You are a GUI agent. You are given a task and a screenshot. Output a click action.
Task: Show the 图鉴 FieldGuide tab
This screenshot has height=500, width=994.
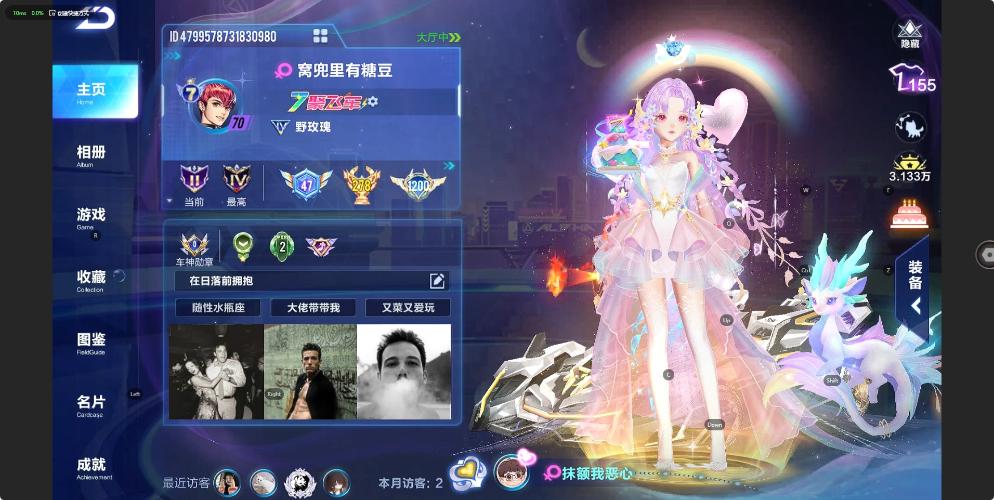pyautogui.click(x=92, y=341)
